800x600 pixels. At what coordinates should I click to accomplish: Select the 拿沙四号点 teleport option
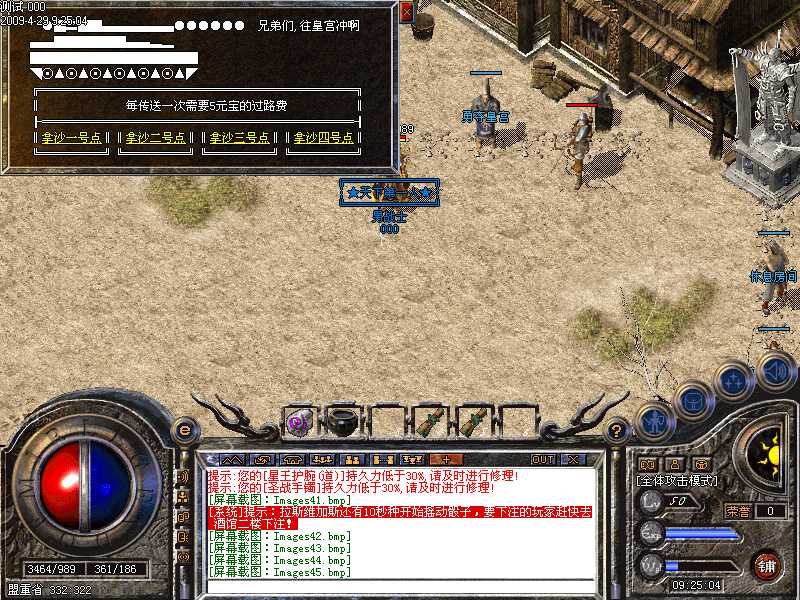click(322, 138)
